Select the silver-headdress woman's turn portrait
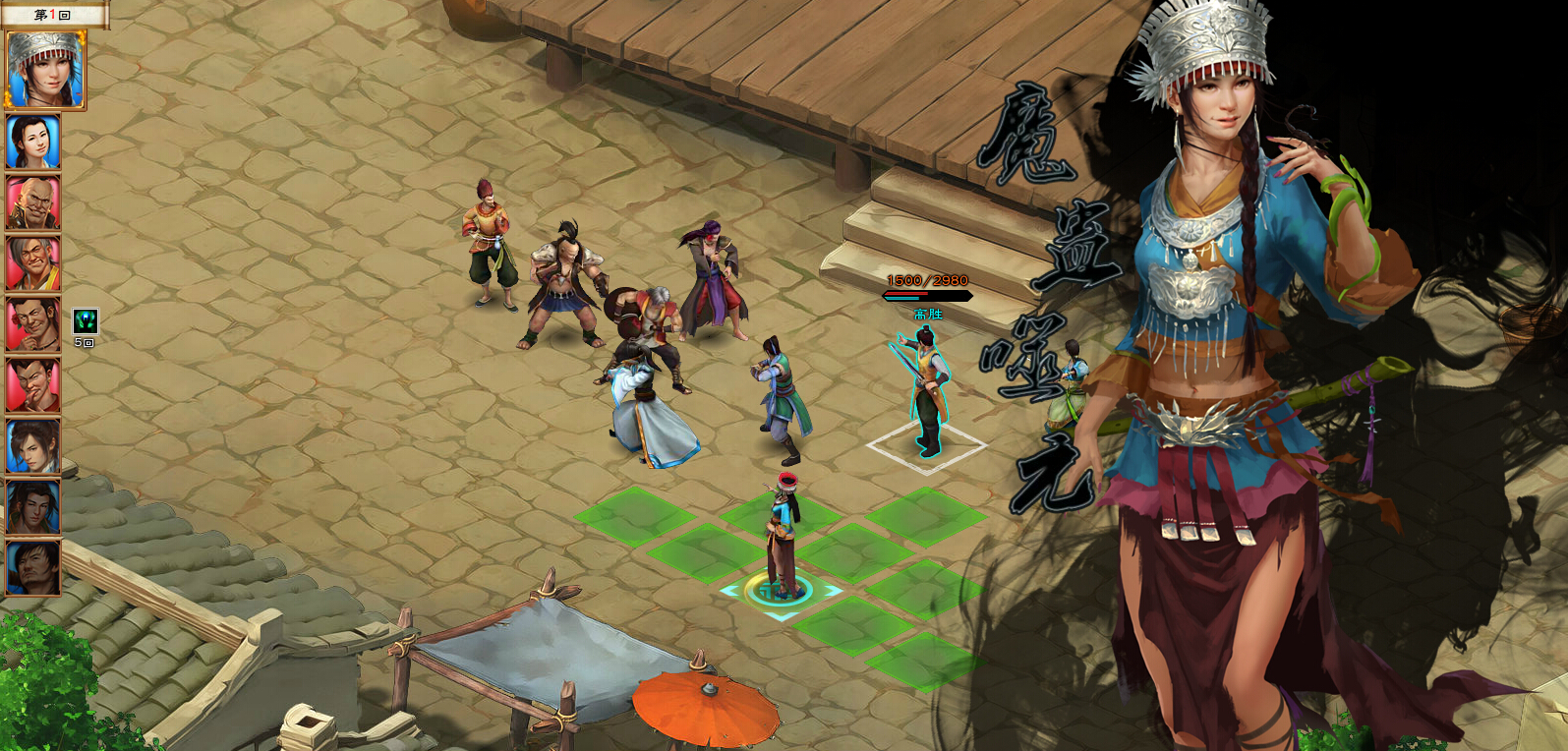Screen dimensions: 1568x751 pos(45,69)
